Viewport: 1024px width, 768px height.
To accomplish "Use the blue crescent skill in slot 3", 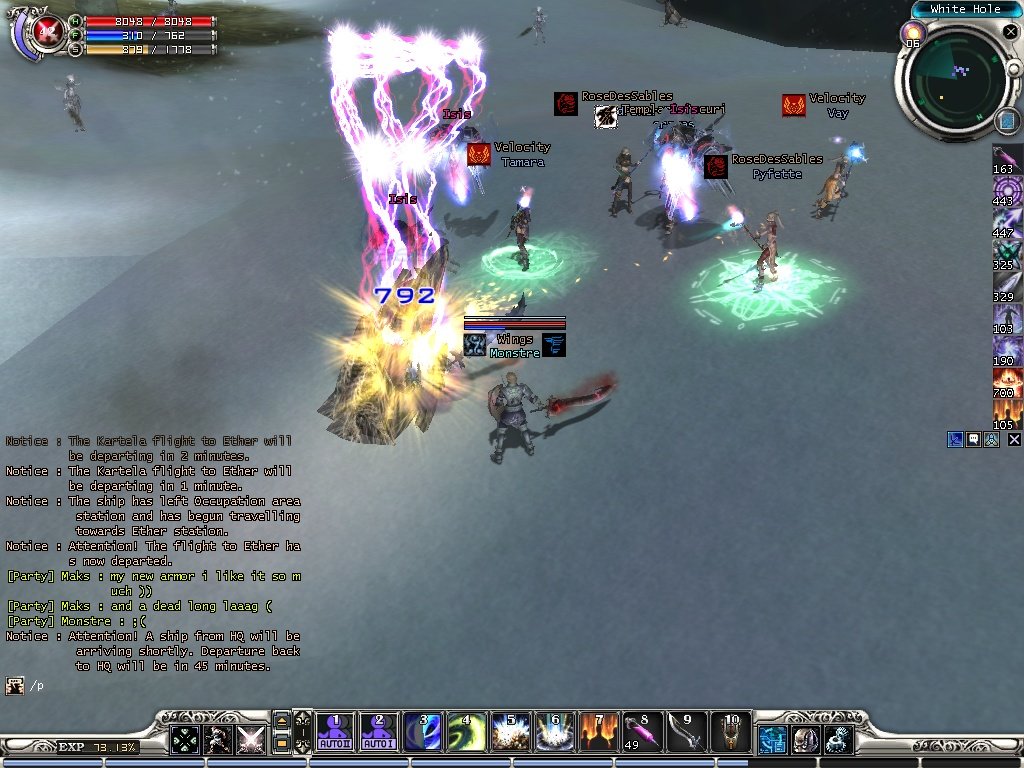I will click(x=423, y=732).
